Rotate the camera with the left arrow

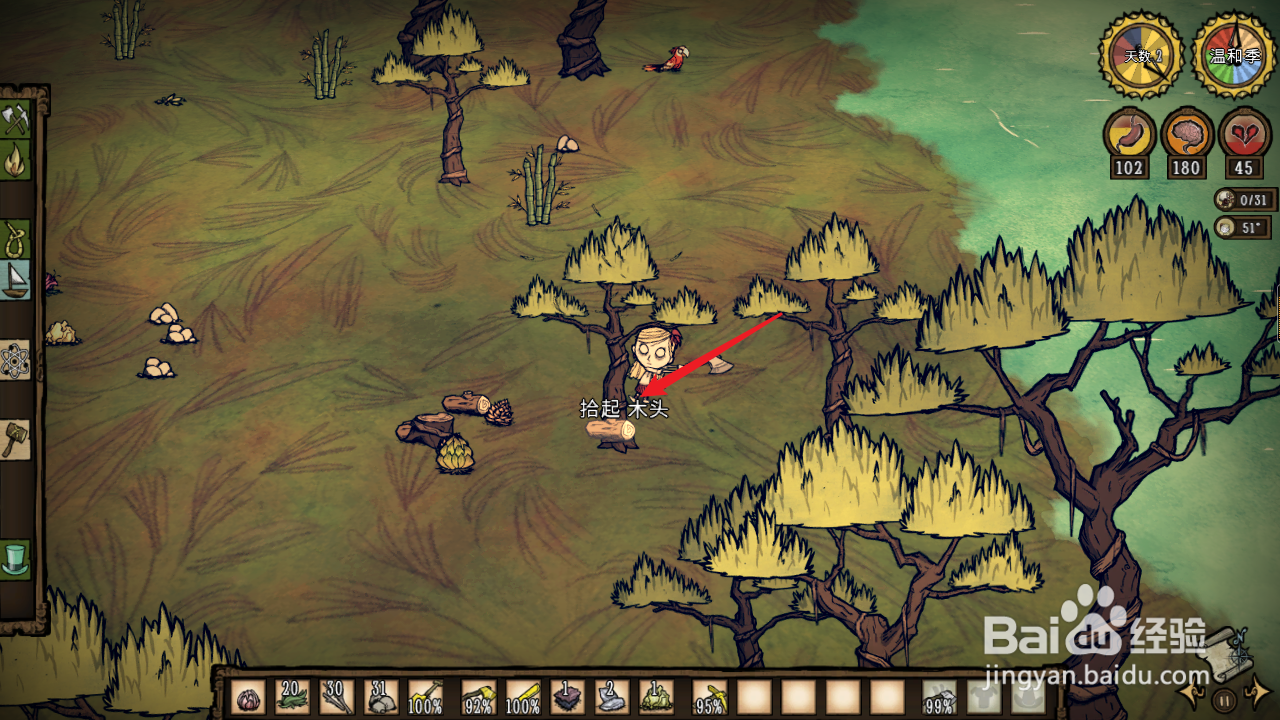pyautogui.click(x=1191, y=691)
